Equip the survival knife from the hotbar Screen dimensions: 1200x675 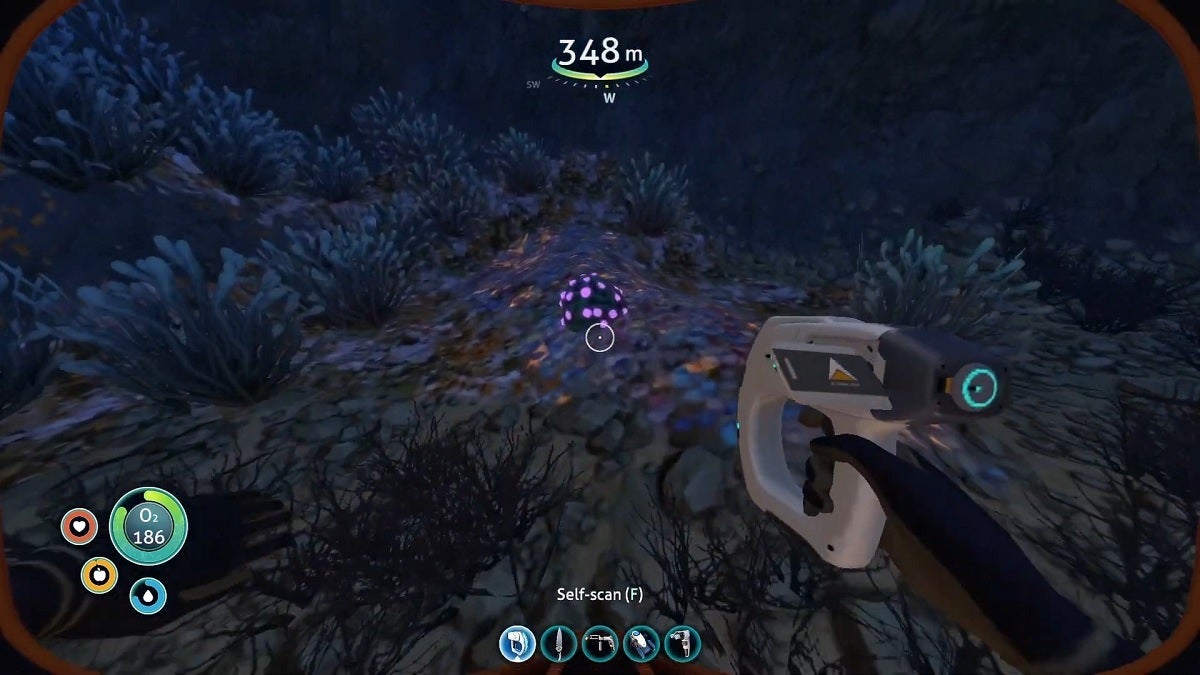(x=558, y=642)
